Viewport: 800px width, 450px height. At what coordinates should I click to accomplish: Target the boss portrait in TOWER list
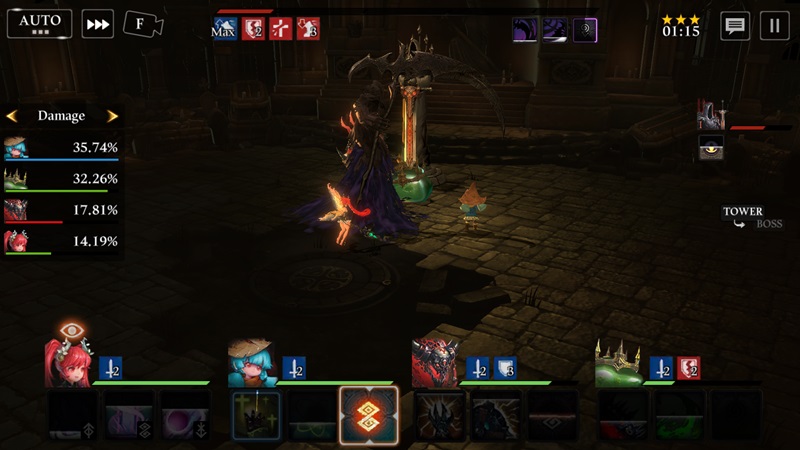point(711,117)
